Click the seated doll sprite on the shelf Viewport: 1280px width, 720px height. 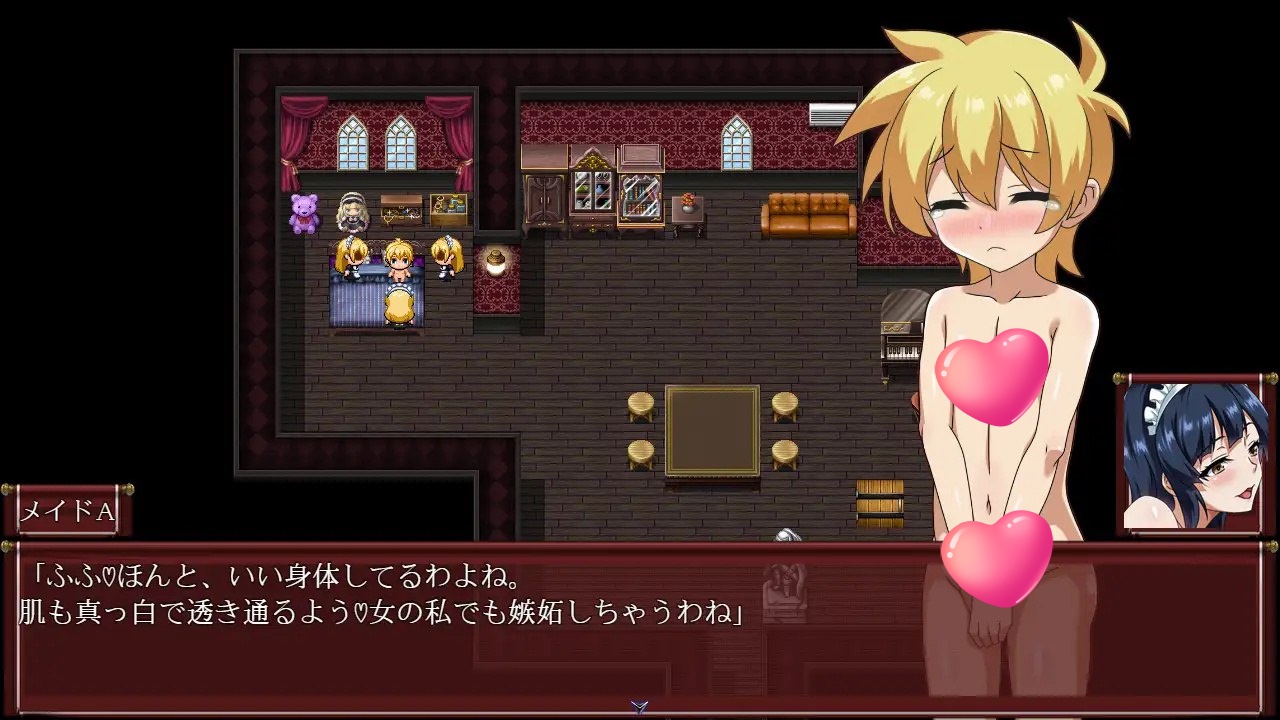click(x=351, y=213)
